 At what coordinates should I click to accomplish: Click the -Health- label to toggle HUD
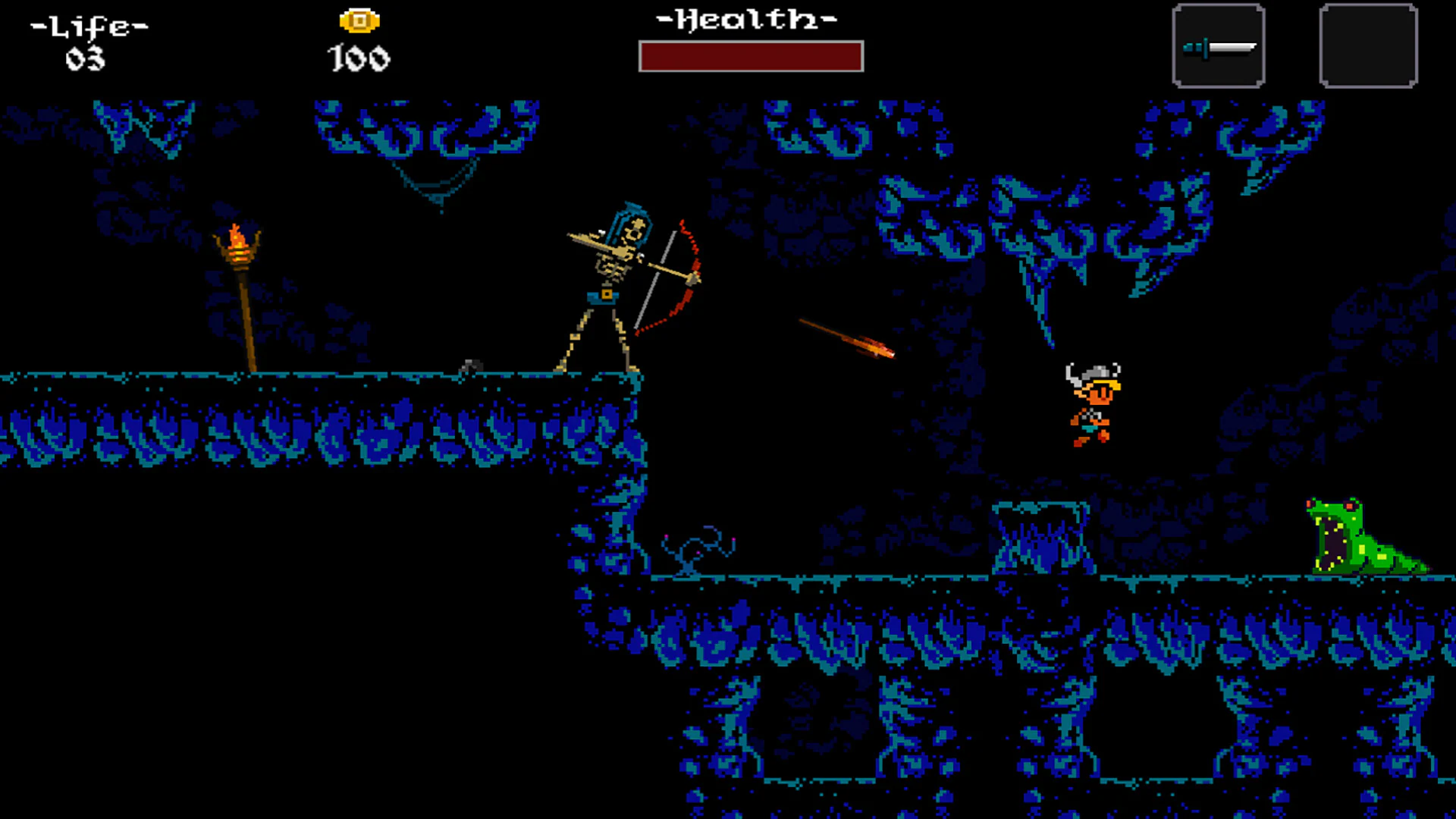747,19
